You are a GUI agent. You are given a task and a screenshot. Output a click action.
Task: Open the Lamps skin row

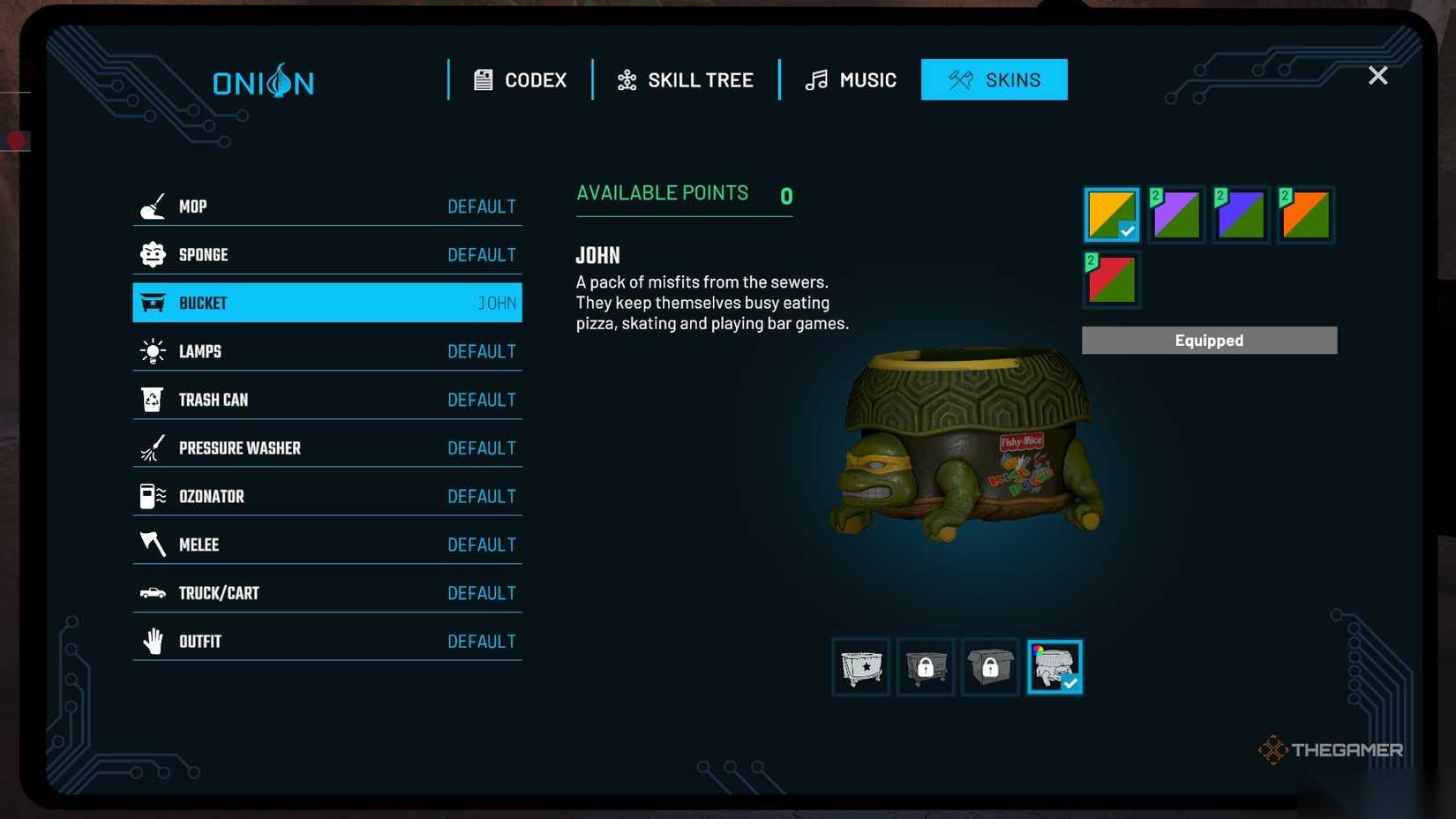326,351
